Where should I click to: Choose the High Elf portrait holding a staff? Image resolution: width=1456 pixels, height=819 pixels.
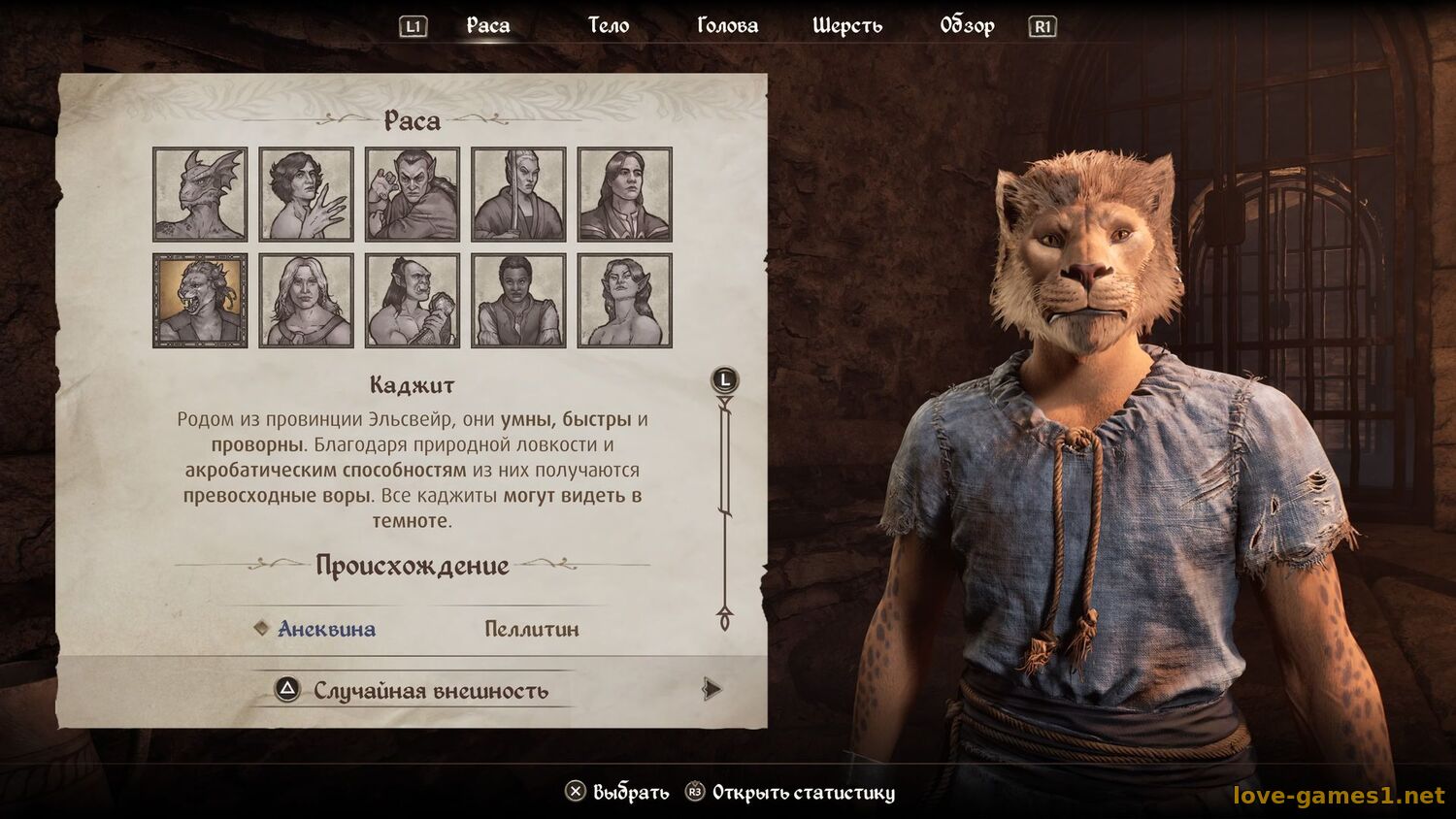pyautogui.click(x=518, y=194)
